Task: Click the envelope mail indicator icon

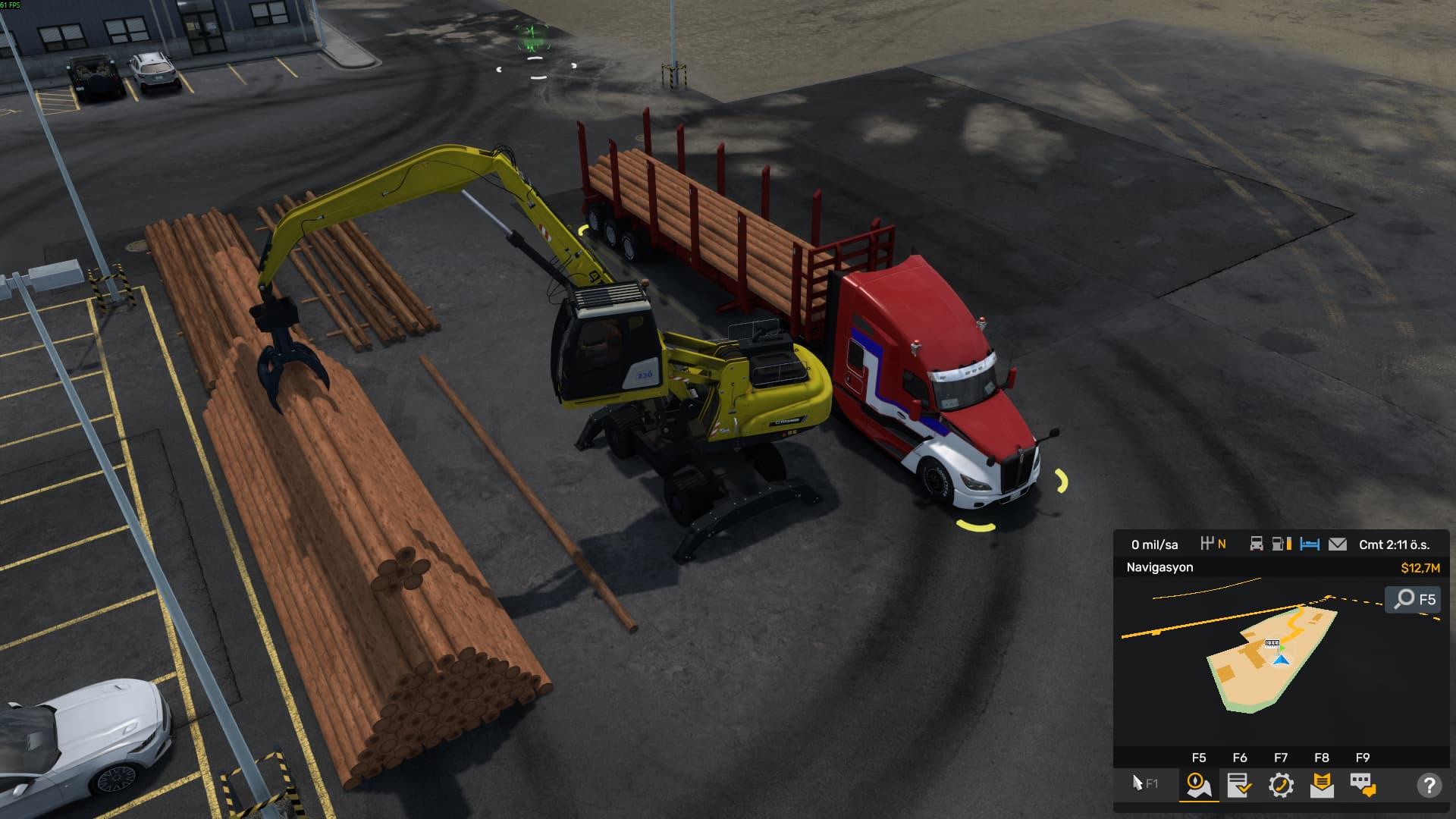Action: coord(1338,544)
